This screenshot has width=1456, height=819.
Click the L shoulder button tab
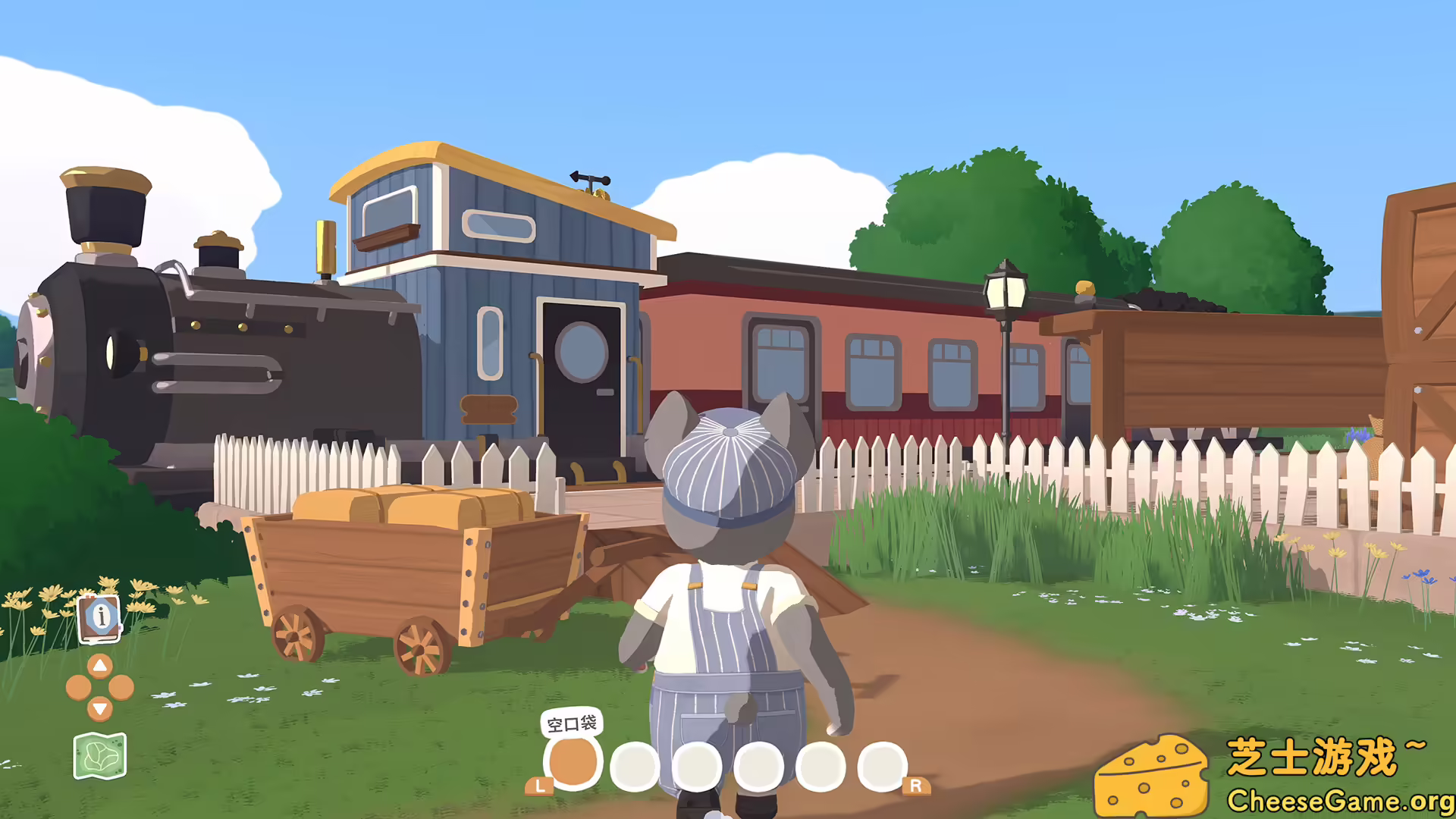pyautogui.click(x=538, y=786)
